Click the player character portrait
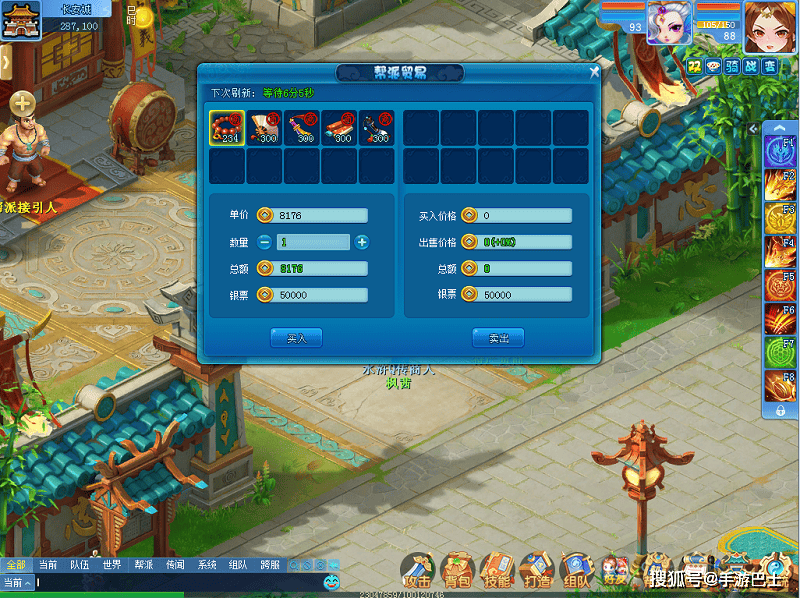Viewport: 800px width, 598px height. pyautogui.click(x=765, y=24)
